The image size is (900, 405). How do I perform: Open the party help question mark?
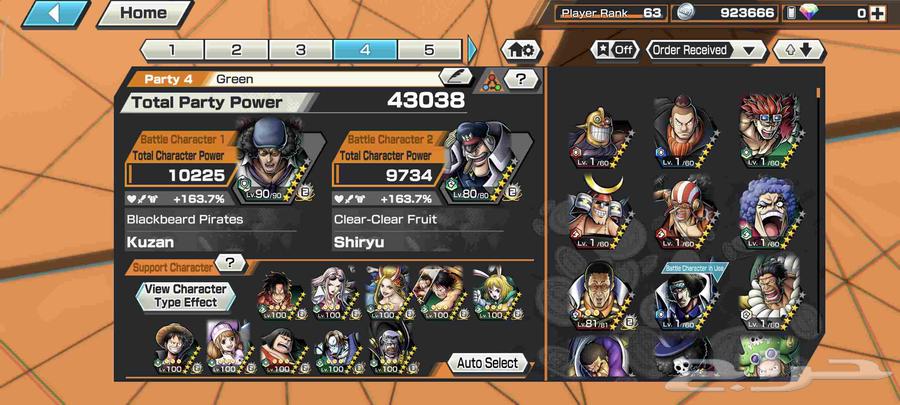(x=519, y=78)
